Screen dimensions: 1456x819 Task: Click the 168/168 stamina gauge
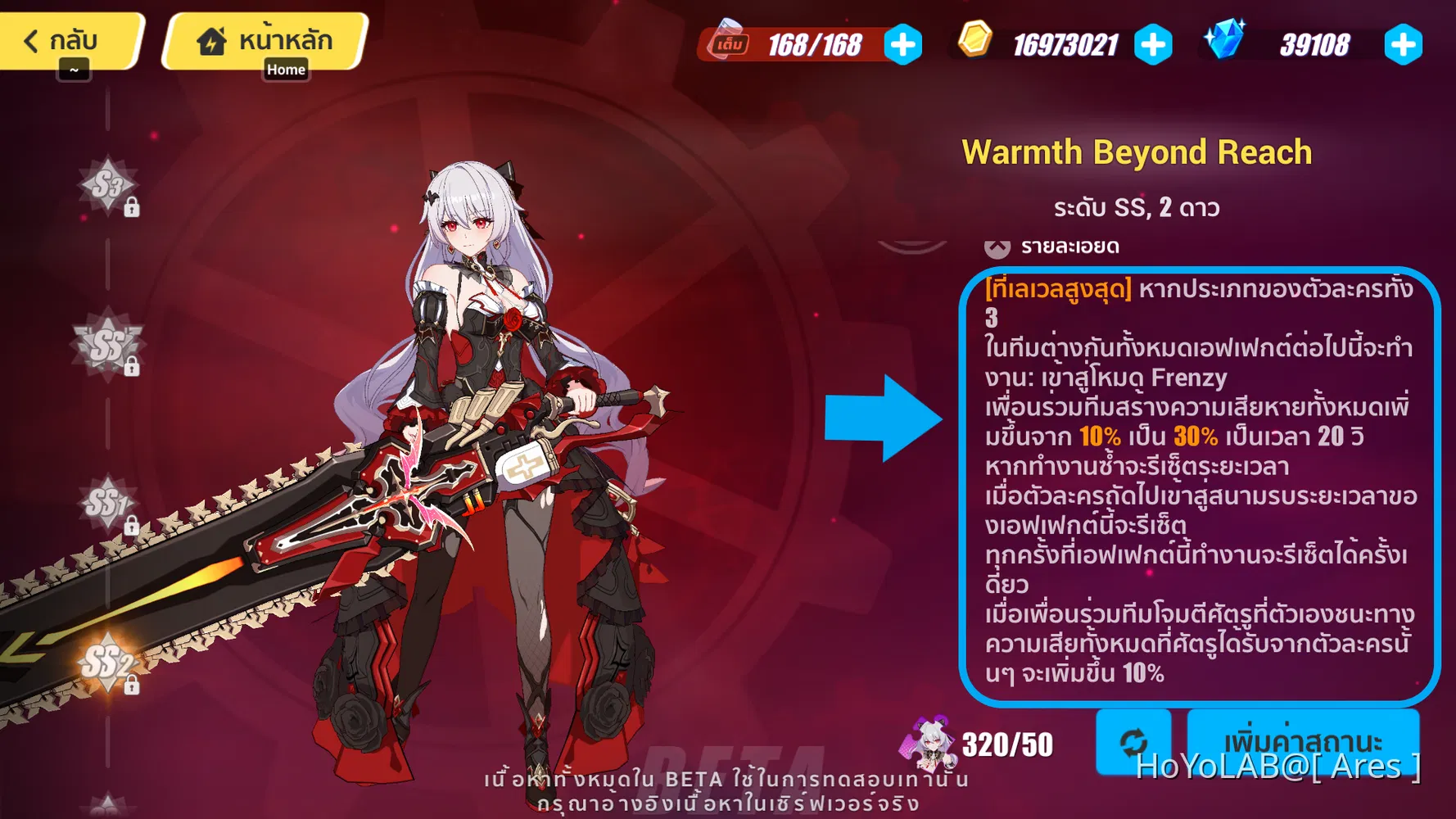815,45
